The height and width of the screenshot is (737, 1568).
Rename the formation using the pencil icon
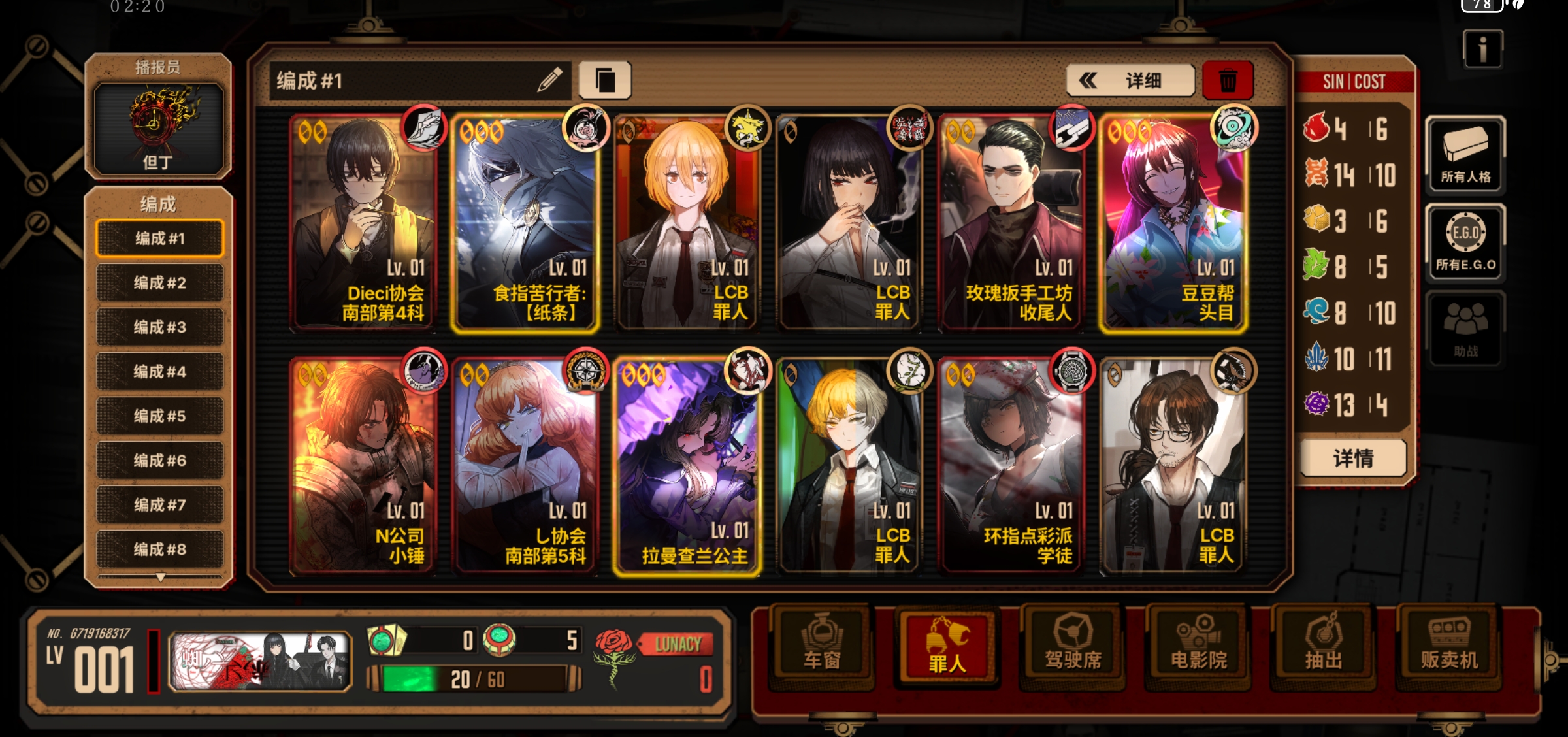[x=549, y=80]
